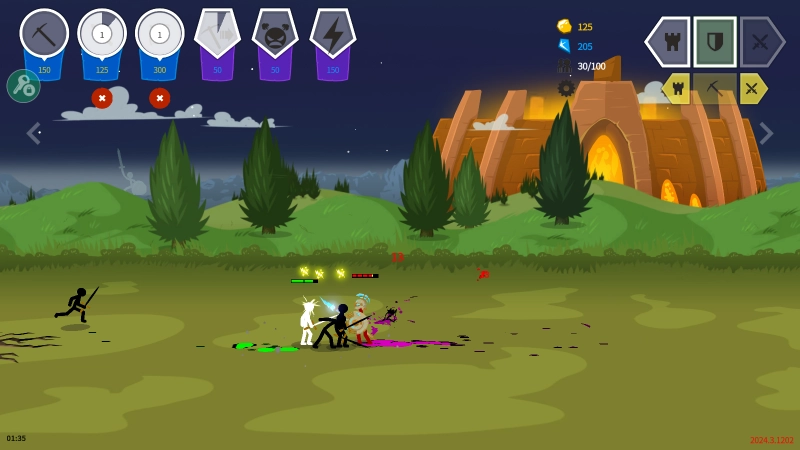Activate the angry face rage ability
Viewport: 800px width, 450px height.
coord(275,35)
